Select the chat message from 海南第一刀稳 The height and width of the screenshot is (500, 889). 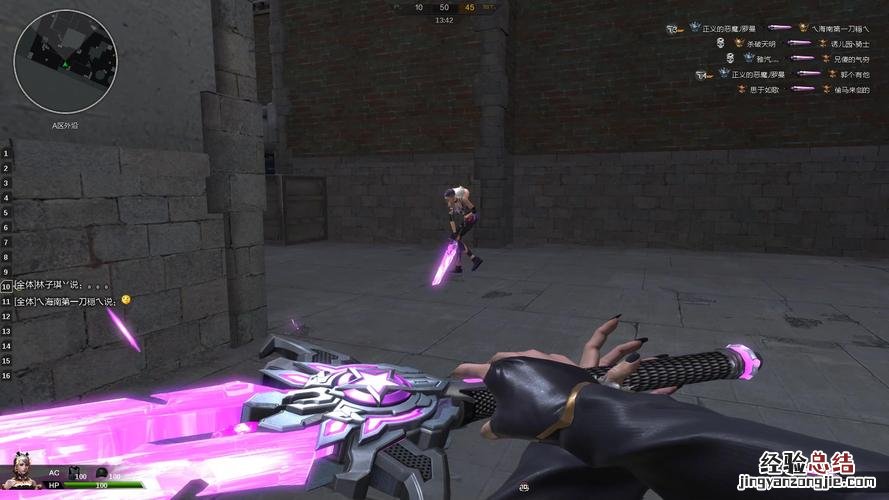pos(69,301)
